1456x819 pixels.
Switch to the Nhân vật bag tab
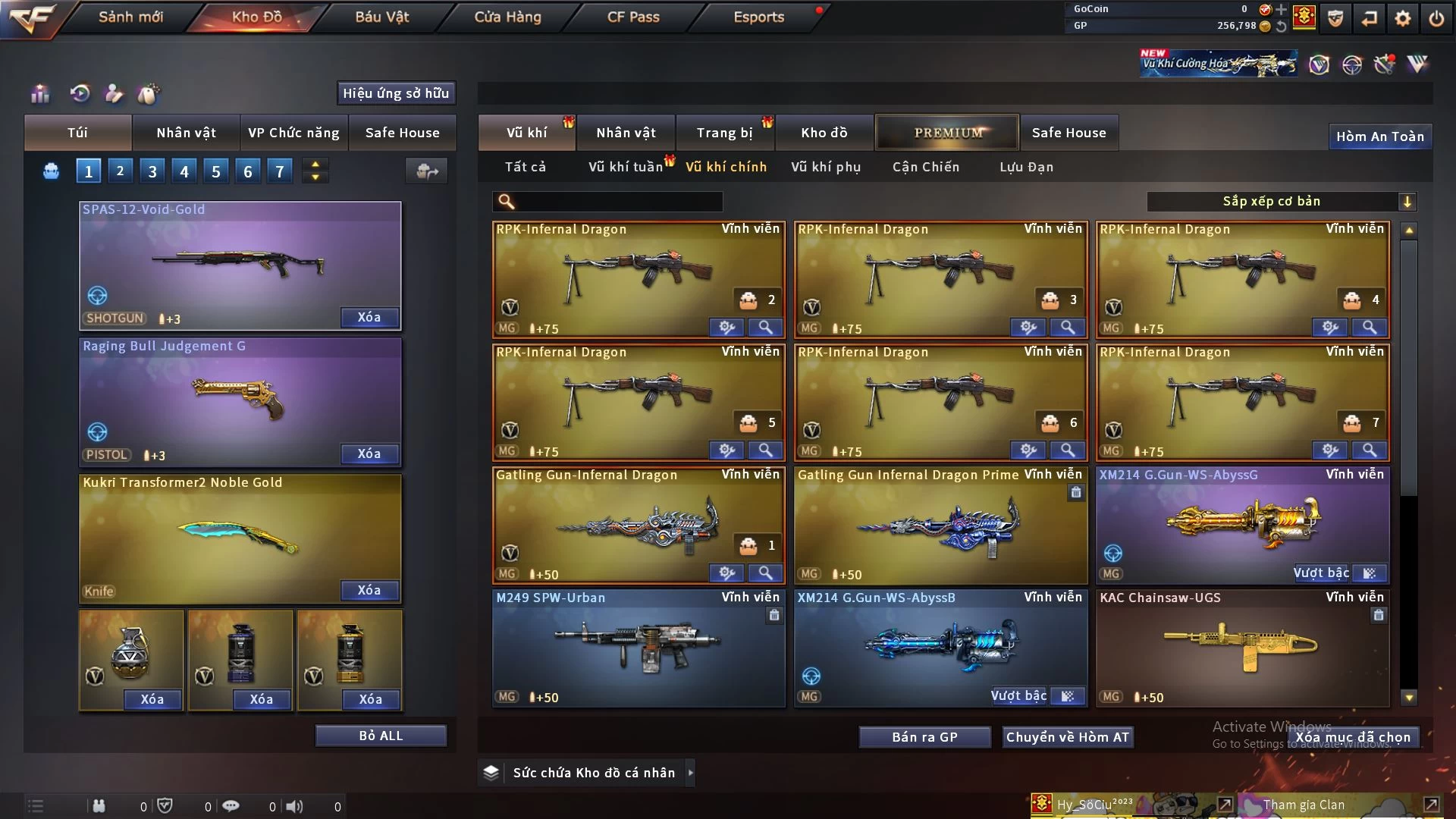(186, 133)
